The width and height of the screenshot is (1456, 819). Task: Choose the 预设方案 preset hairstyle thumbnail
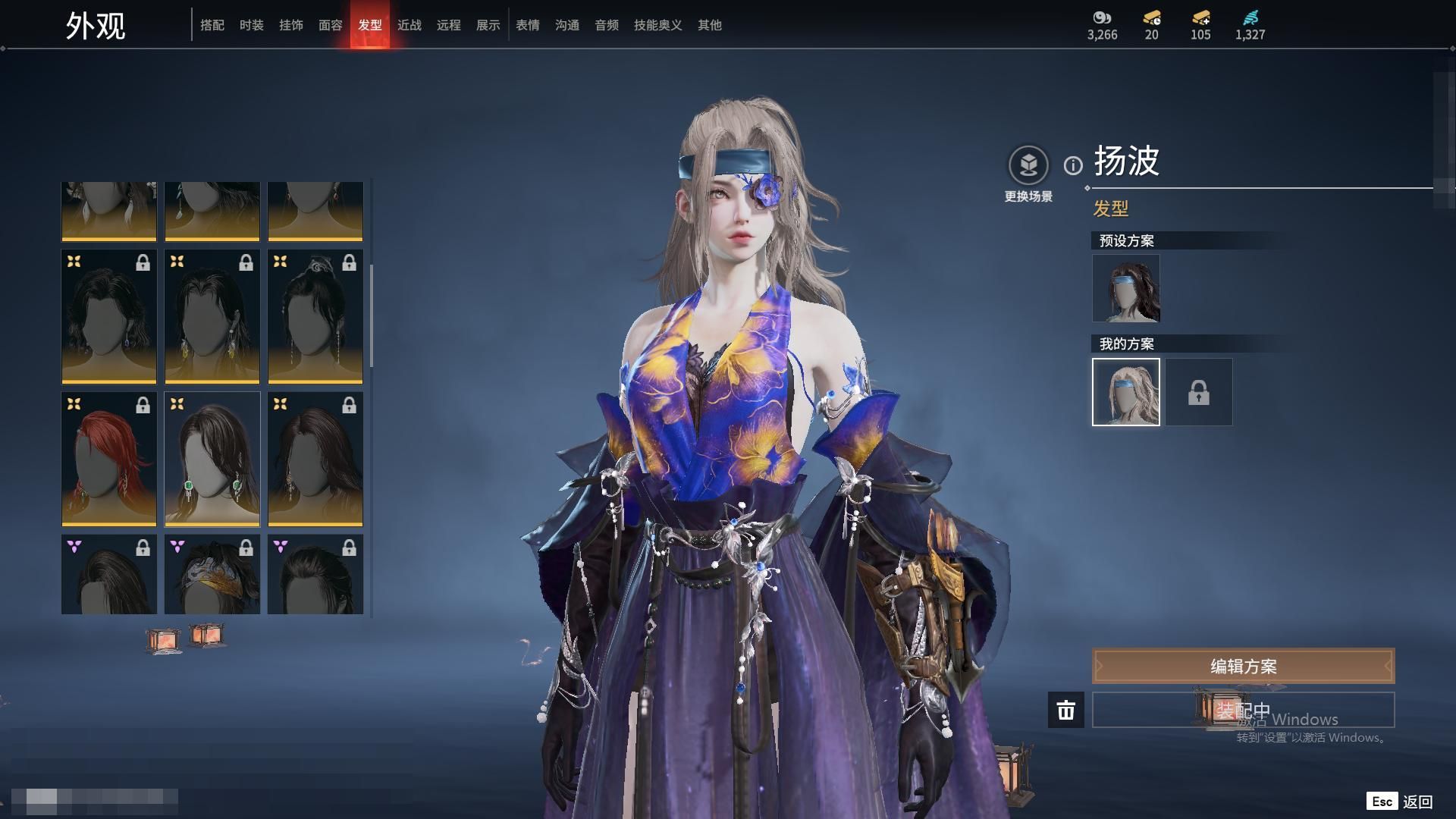(1125, 288)
